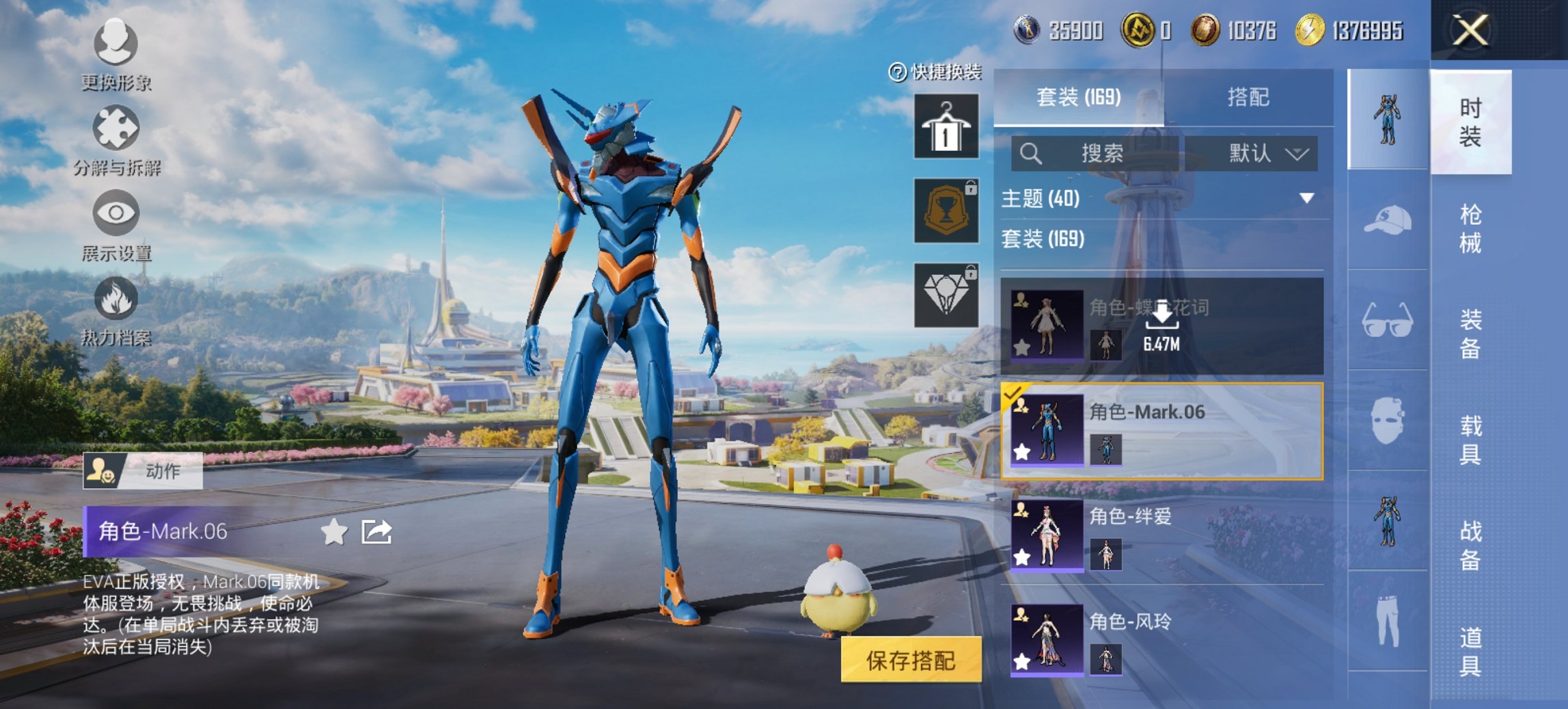The height and width of the screenshot is (709, 1568).
Task: Select the cap headwear category icon
Action: pyautogui.click(x=1388, y=220)
